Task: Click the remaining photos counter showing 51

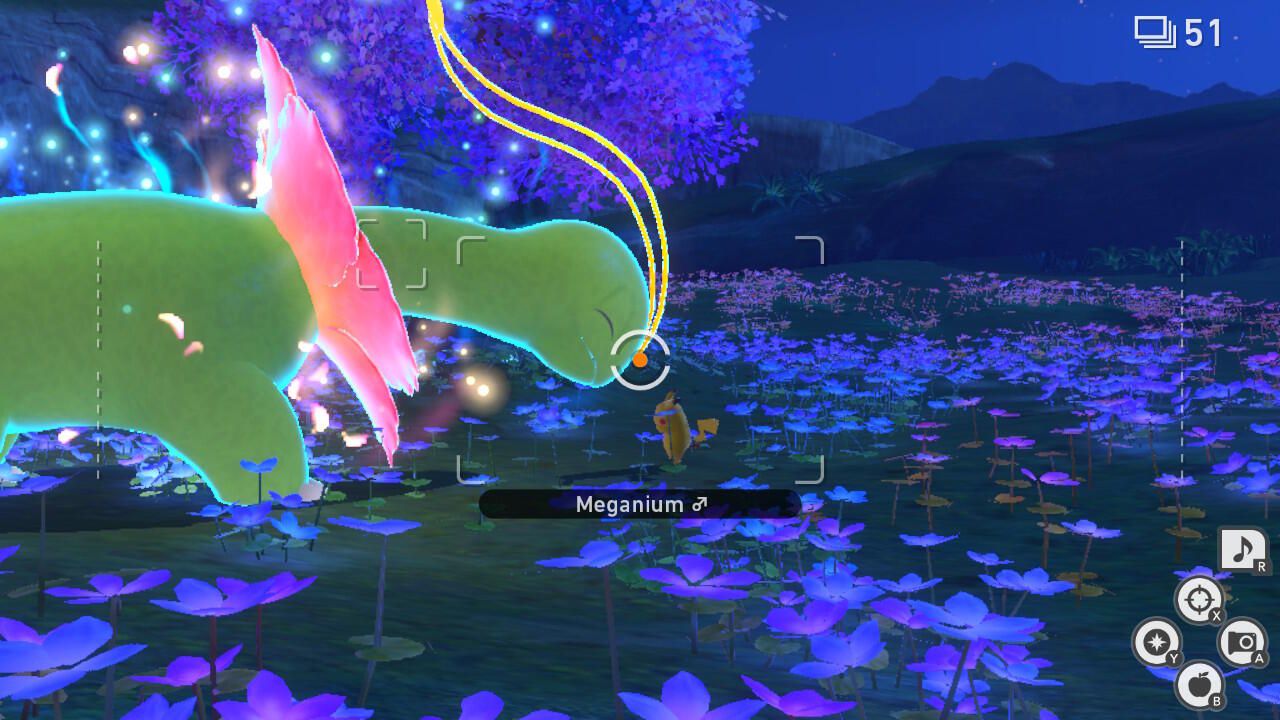Action: click(x=1203, y=32)
